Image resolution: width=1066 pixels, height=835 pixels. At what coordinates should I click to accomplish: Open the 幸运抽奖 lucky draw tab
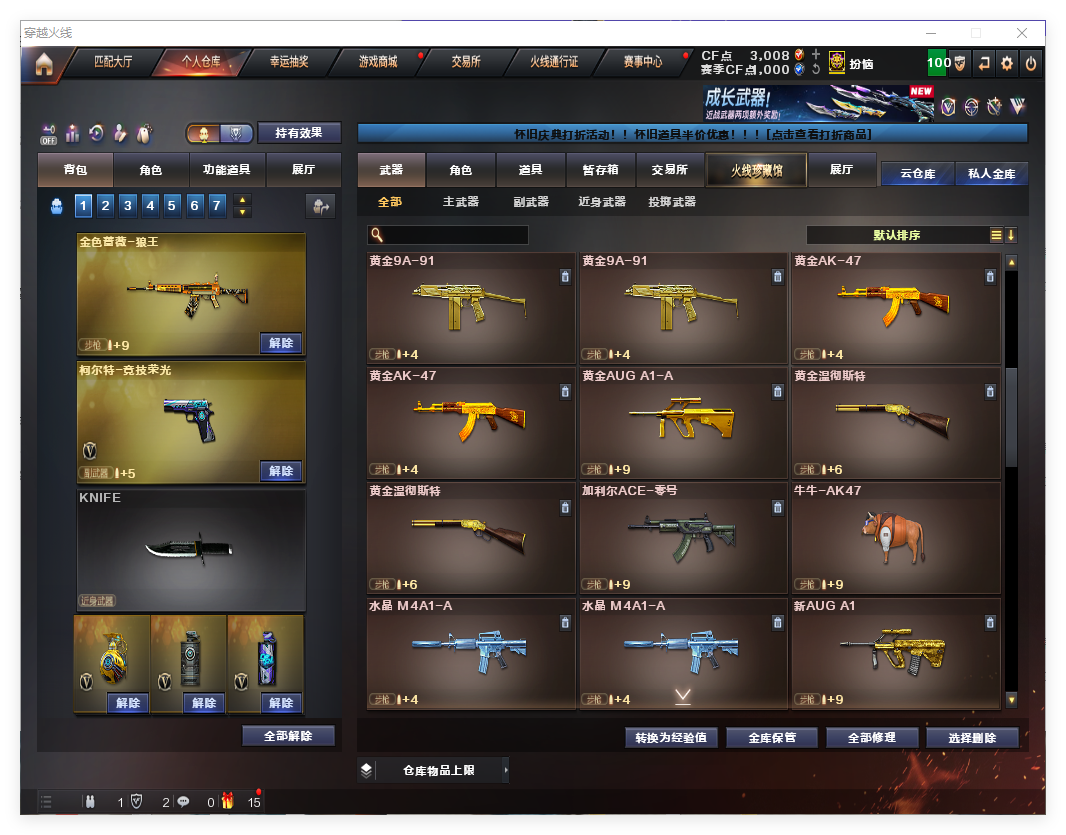pos(289,62)
